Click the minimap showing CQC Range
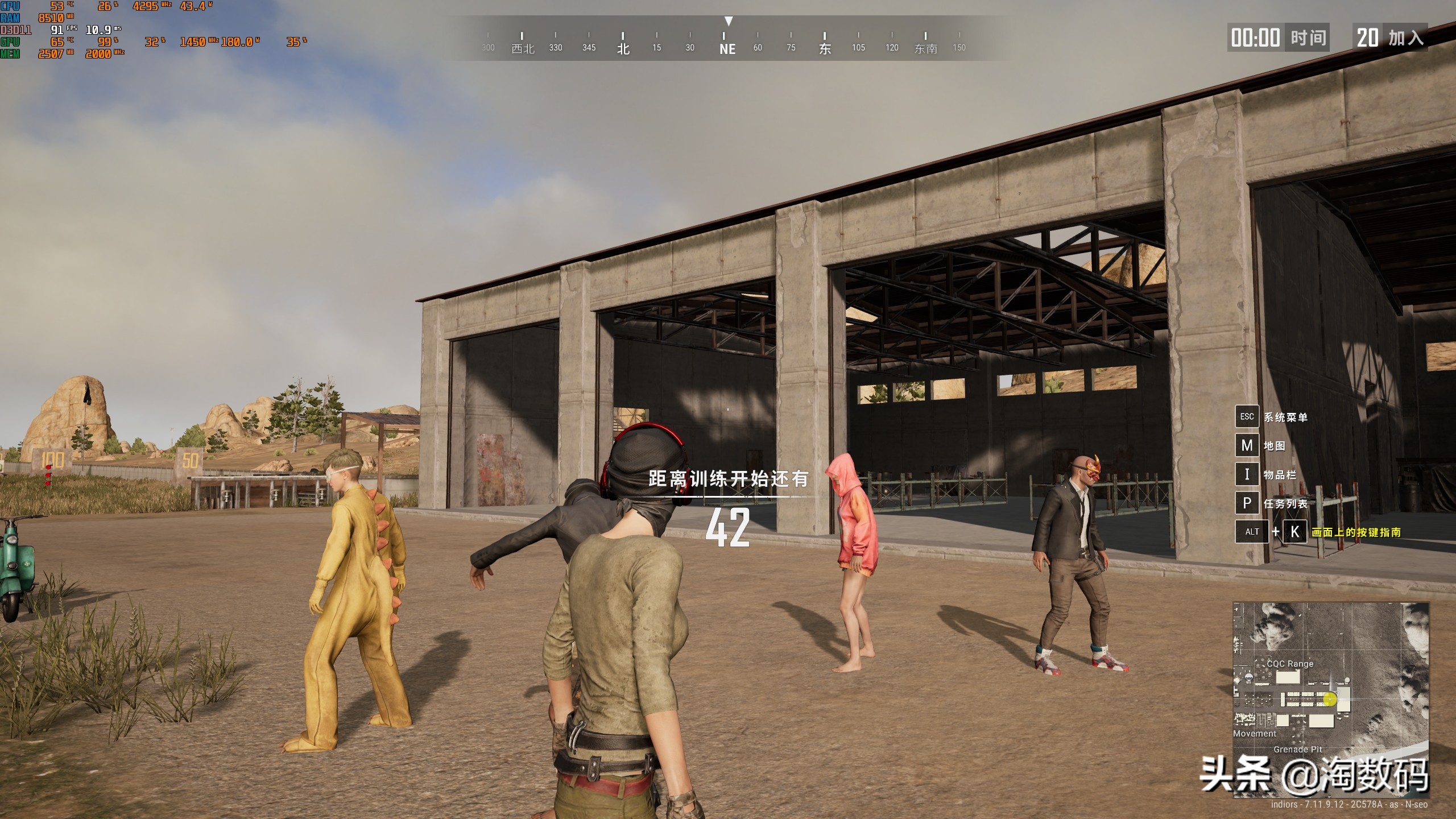The image size is (1456, 819). click(x=1330, y=701)
